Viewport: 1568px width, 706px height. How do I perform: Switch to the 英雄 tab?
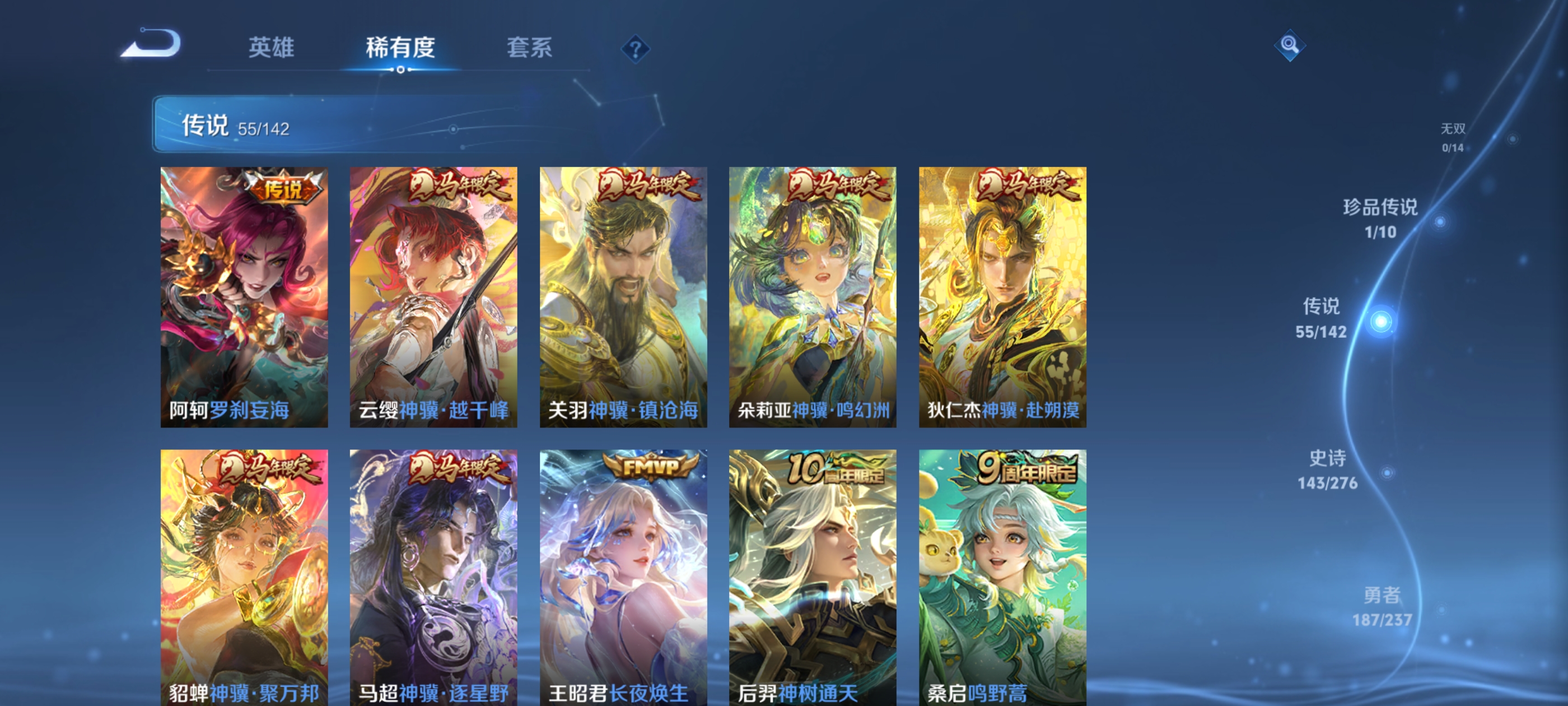272,49
